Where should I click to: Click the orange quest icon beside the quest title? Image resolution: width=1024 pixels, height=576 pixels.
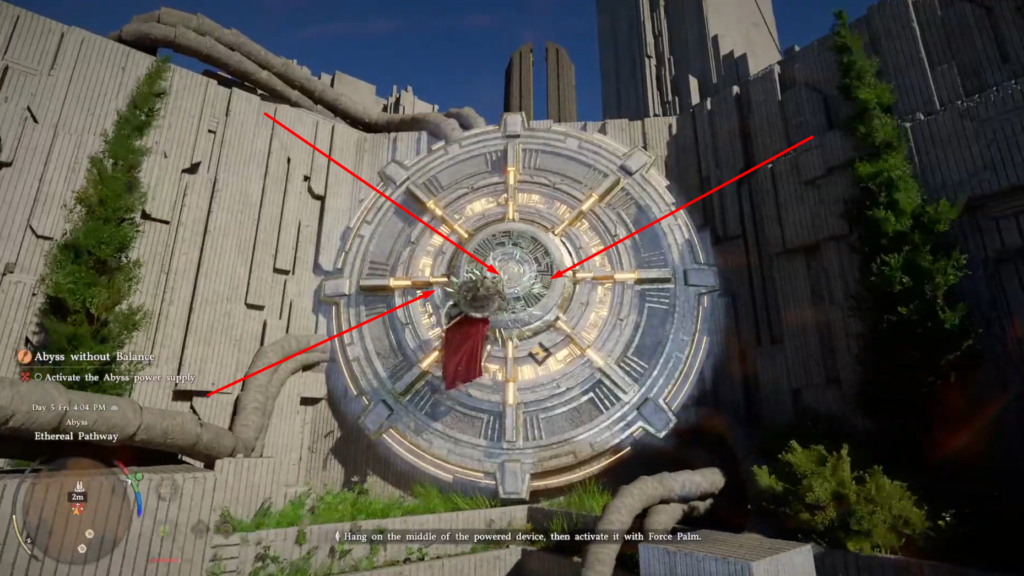pos(25,356)
